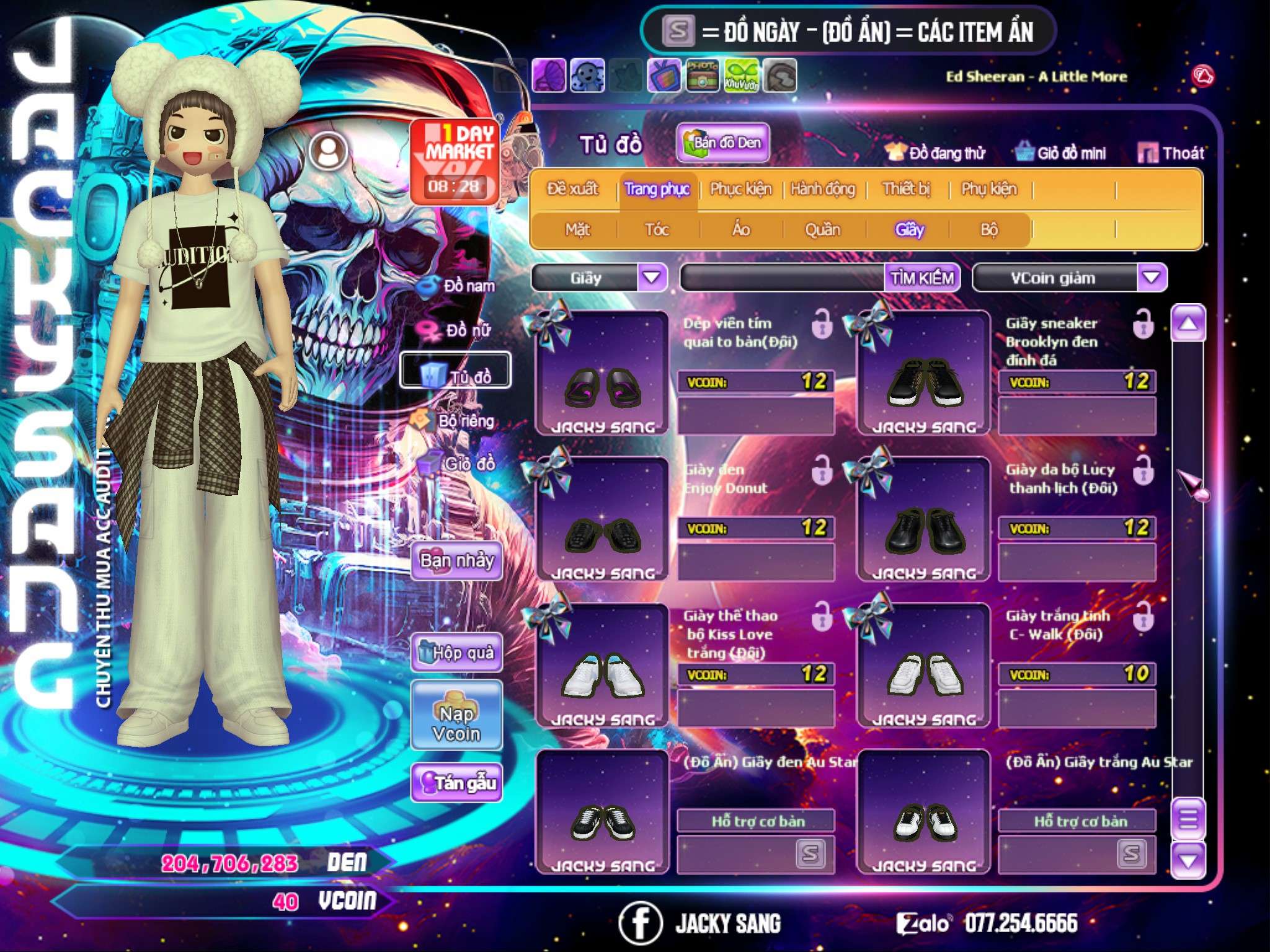The width and height of the screenshot is (1270, 952).
Task: Click the TÌM KIẾM search button
Action: click(x=922, y=277)
